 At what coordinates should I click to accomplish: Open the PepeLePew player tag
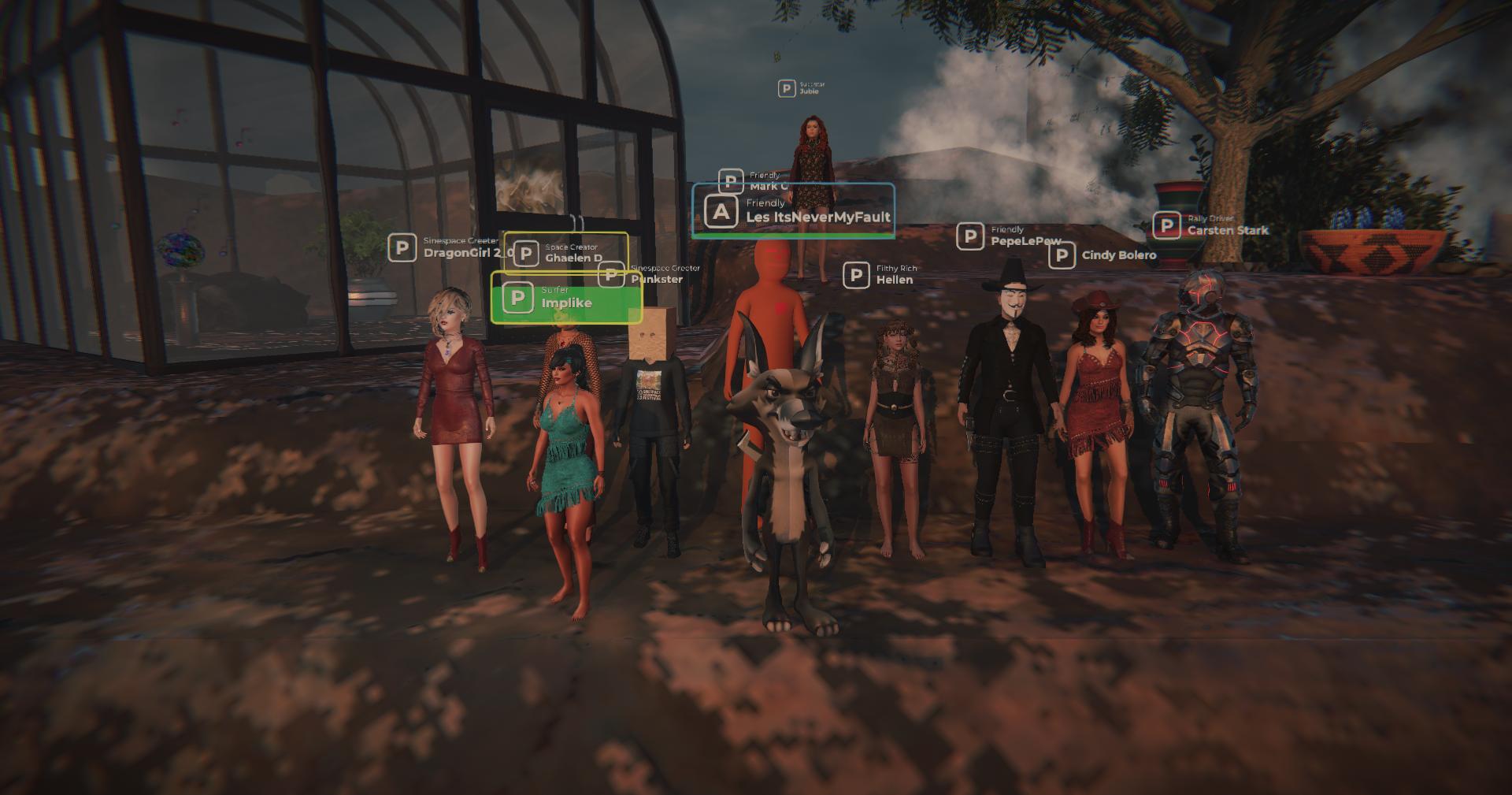(1010, 236)
